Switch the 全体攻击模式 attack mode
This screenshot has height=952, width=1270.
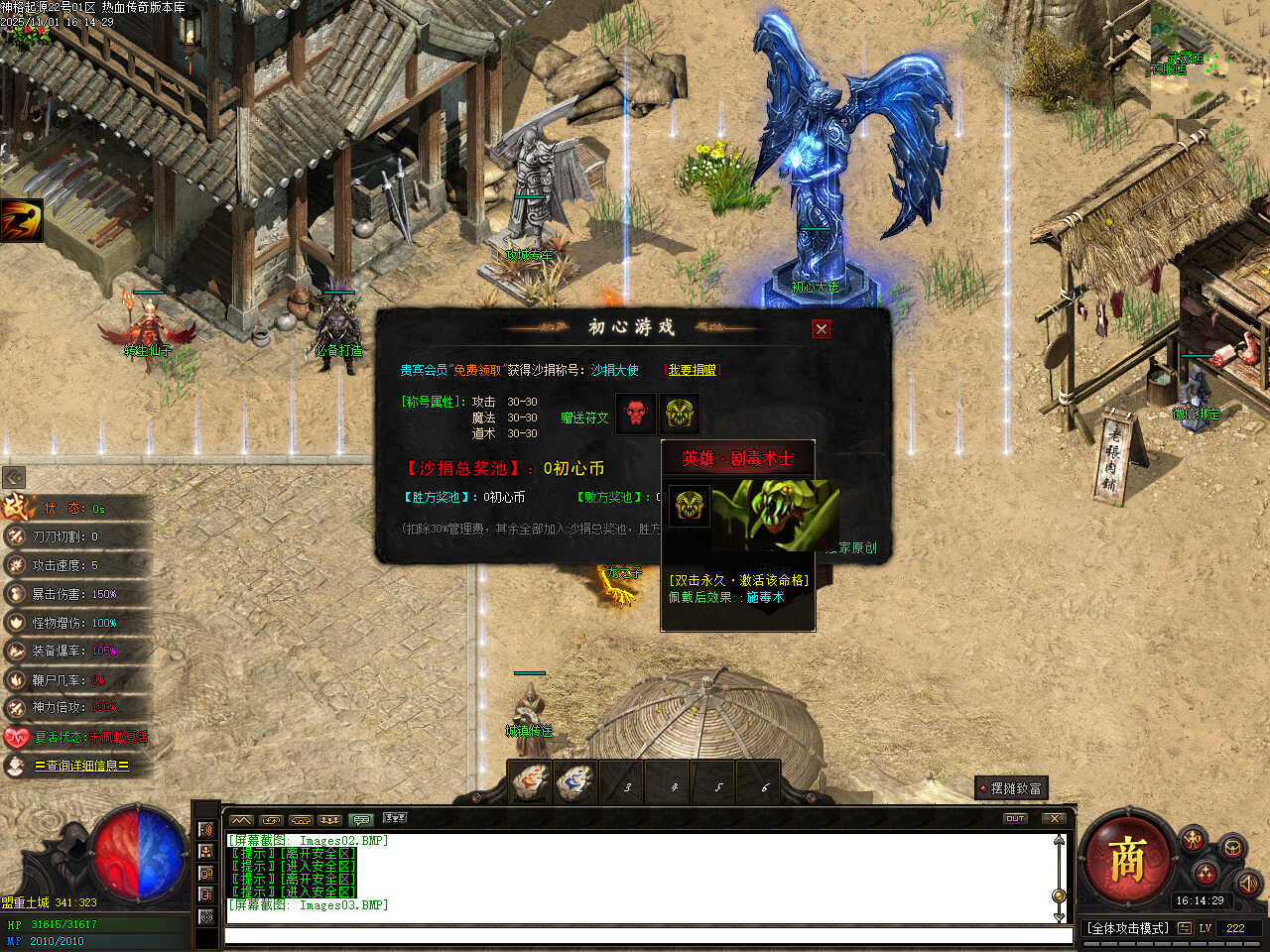point(1127,928)
